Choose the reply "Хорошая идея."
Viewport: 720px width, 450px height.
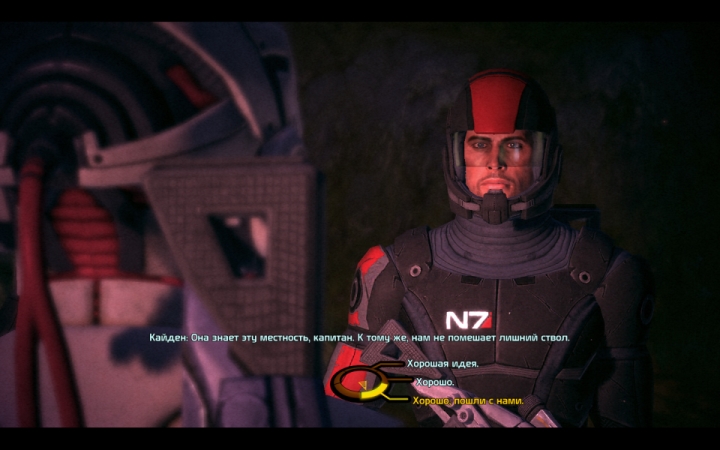point(442,364)
